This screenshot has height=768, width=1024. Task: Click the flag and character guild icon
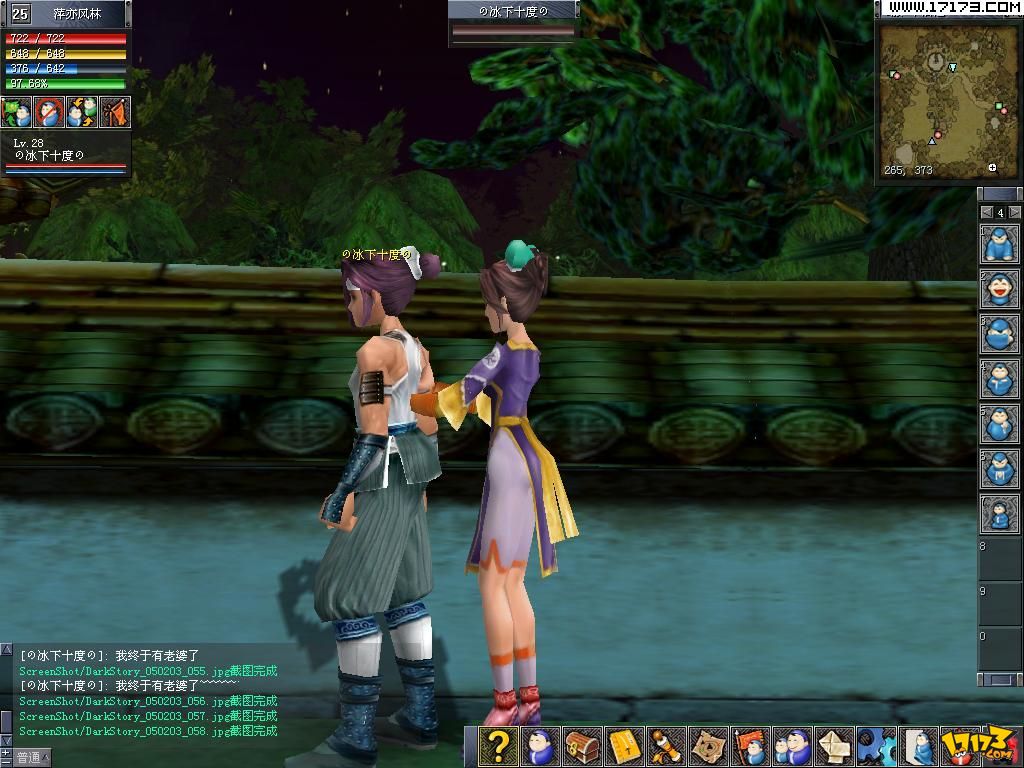(x=751, y=747)
